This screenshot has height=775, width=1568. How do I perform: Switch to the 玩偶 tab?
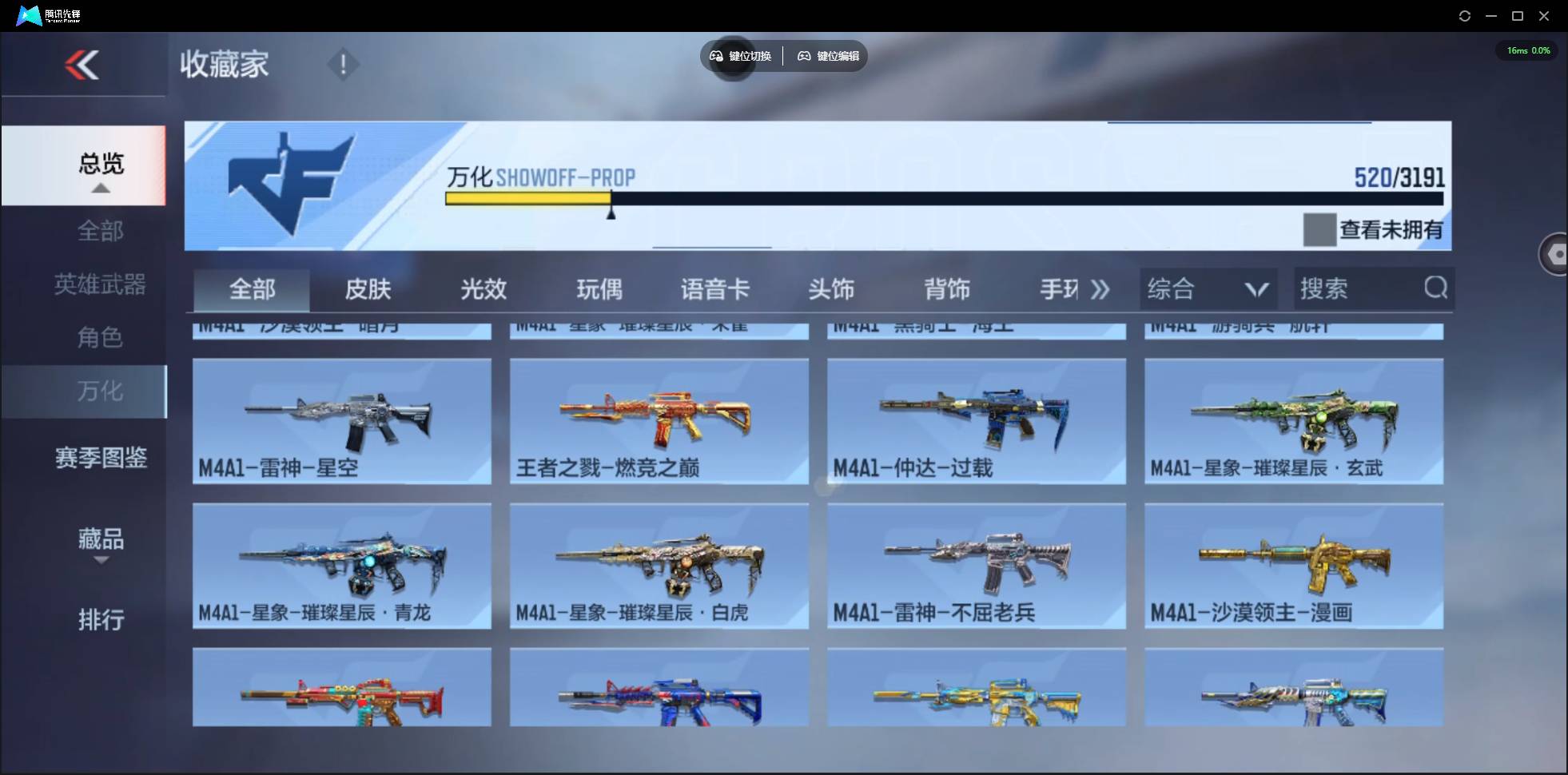pyautogui.click(x=601, y=289)
